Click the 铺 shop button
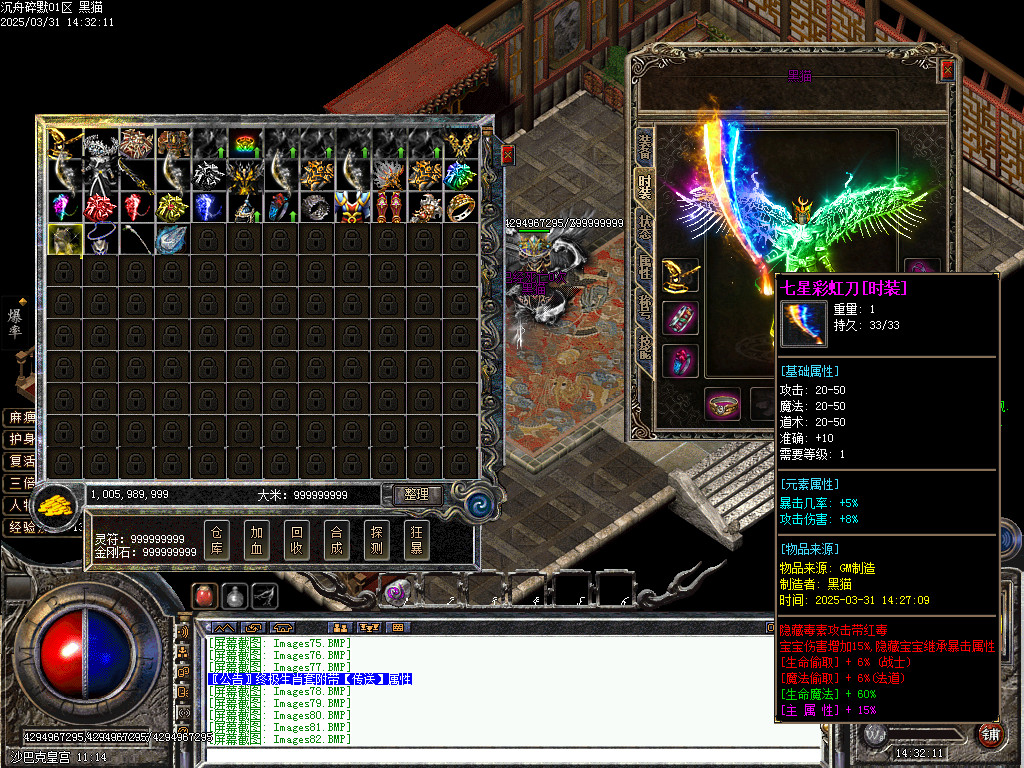The height and width of the screenshot is (768, 1024). (990, 733)
